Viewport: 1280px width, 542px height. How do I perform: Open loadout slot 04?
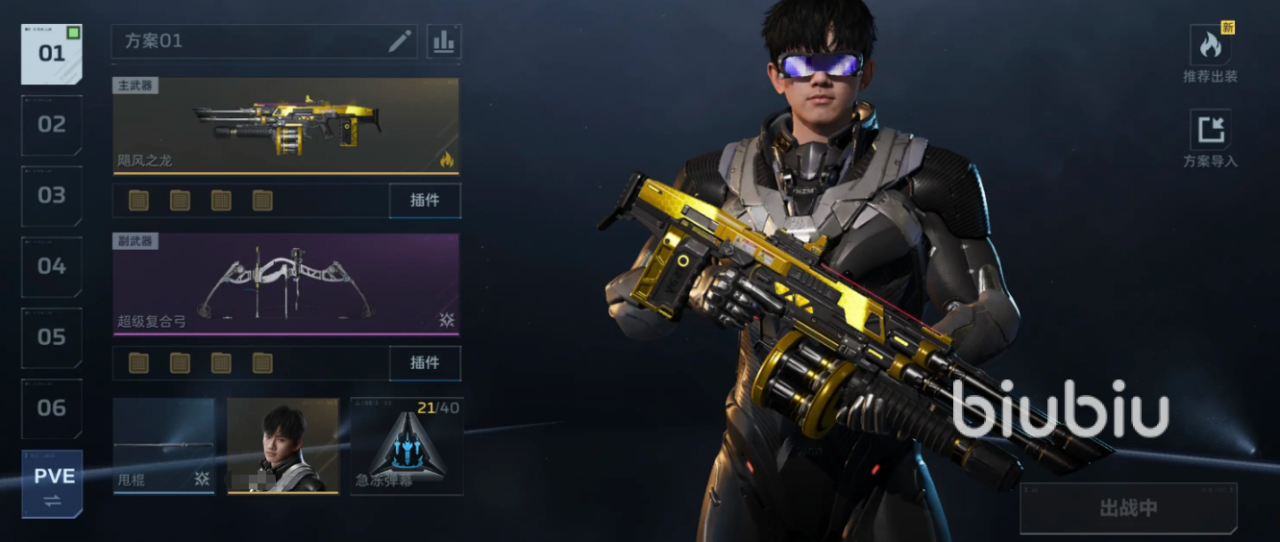(52, 267)
